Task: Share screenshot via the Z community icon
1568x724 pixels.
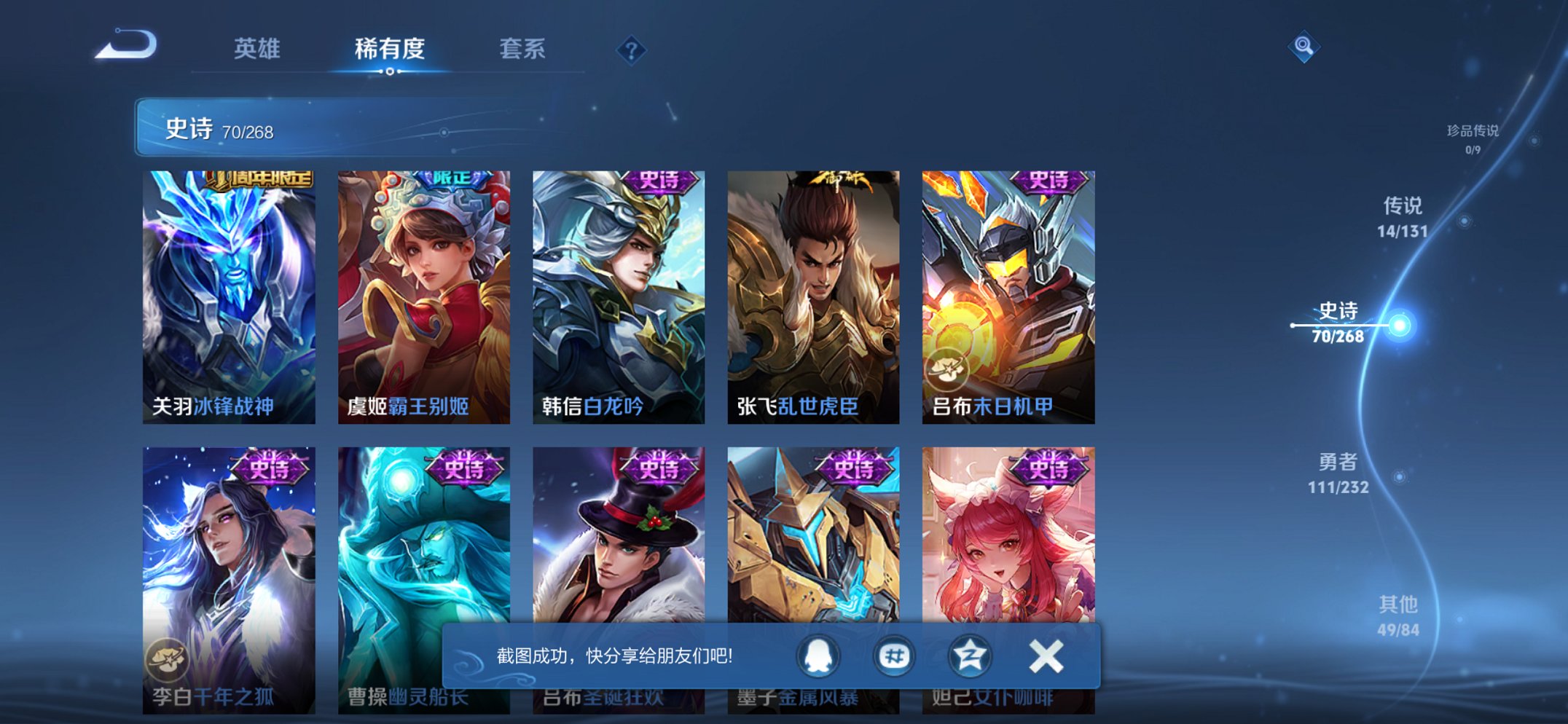Action: click(x=972, y=655)
